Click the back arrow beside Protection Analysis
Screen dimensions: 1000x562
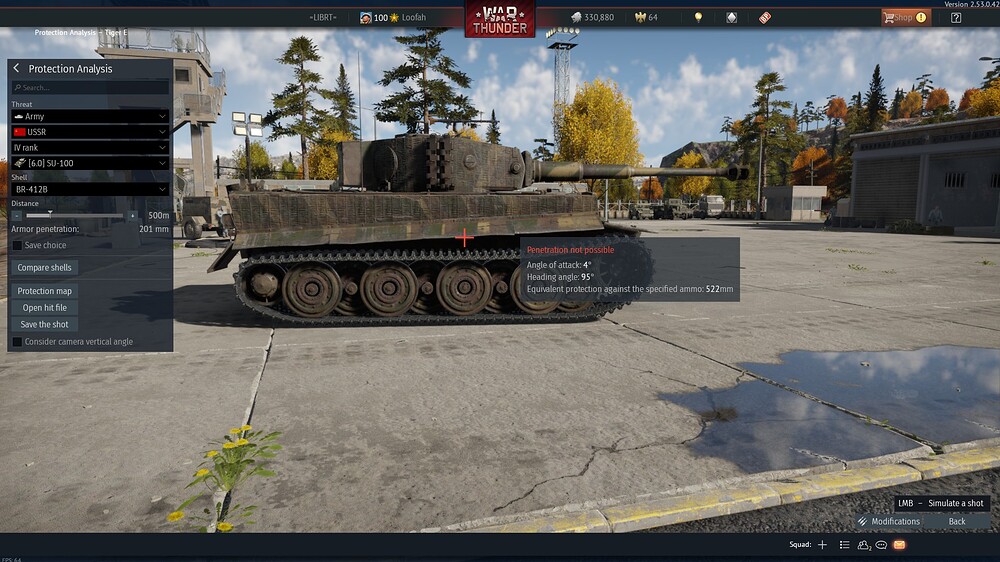click(x=17, y=69)
